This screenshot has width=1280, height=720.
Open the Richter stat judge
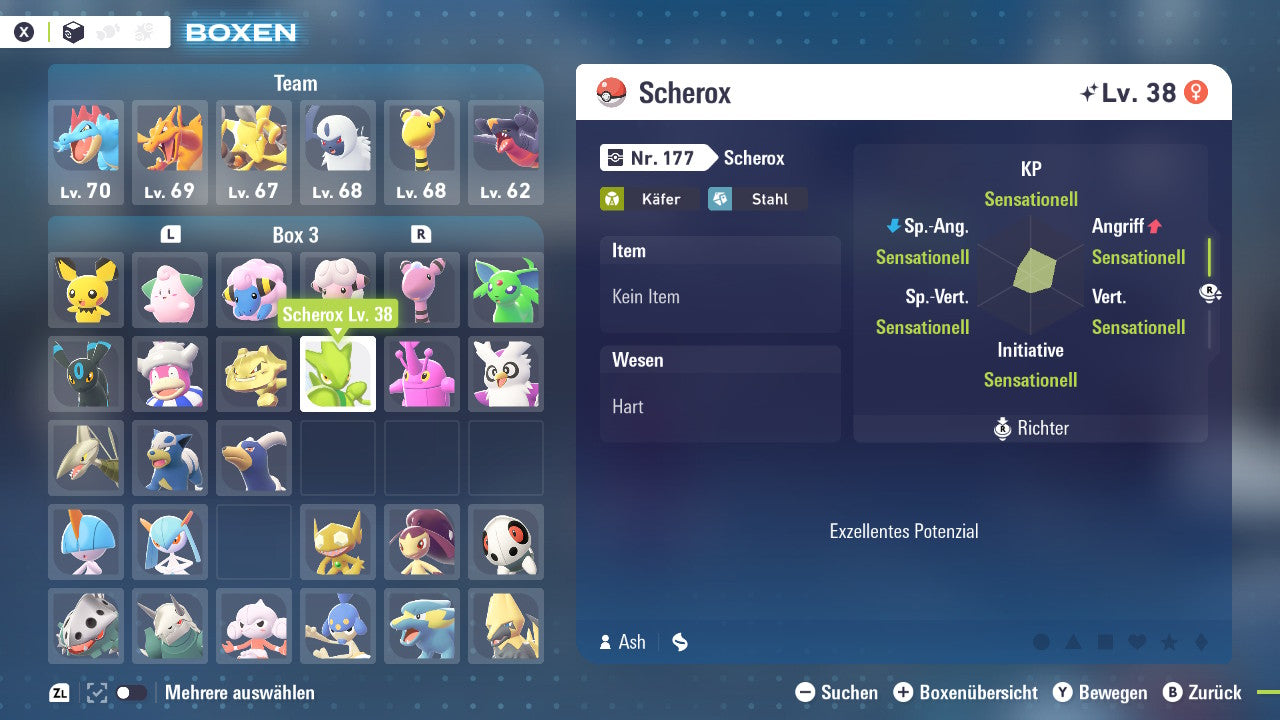pos(1030,428)
